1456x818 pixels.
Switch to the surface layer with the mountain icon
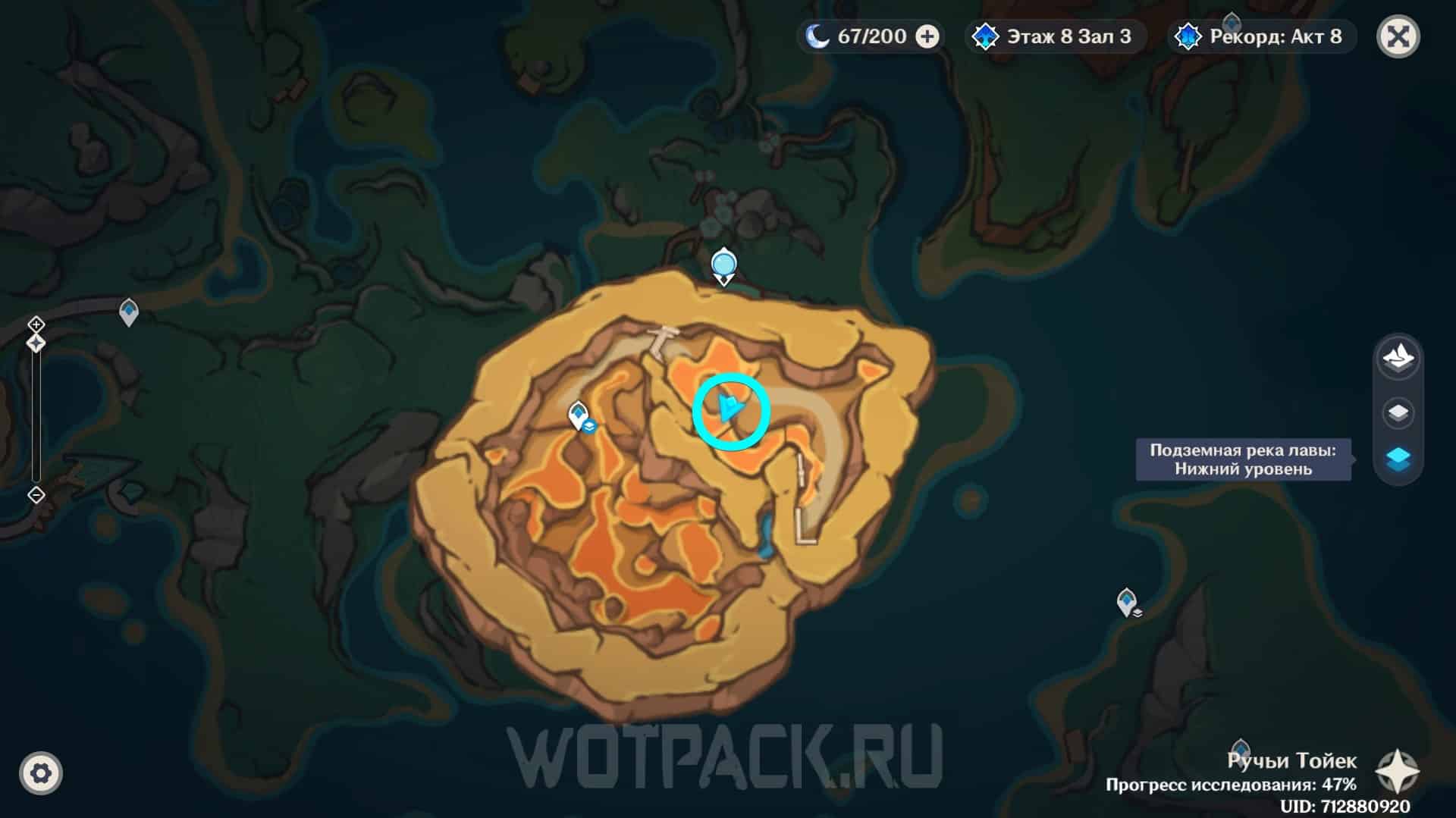1398,357
